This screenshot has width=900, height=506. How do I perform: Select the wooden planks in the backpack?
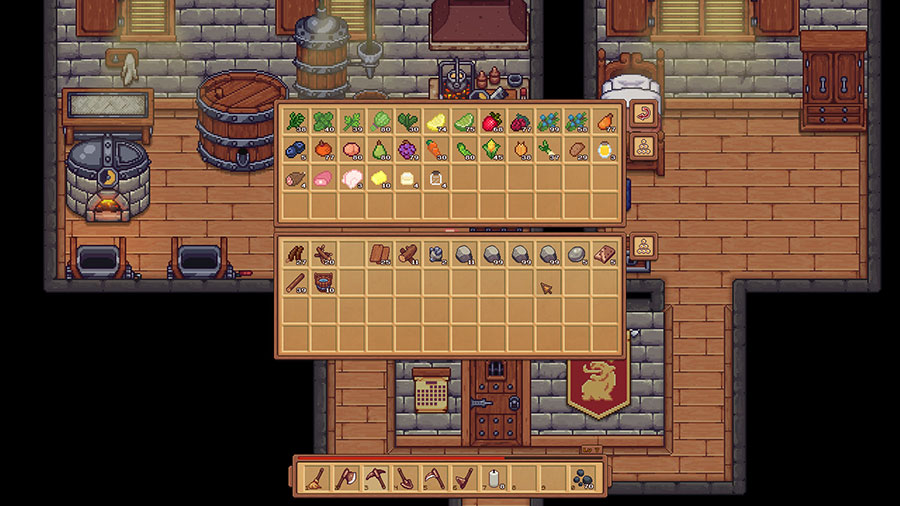379,254
